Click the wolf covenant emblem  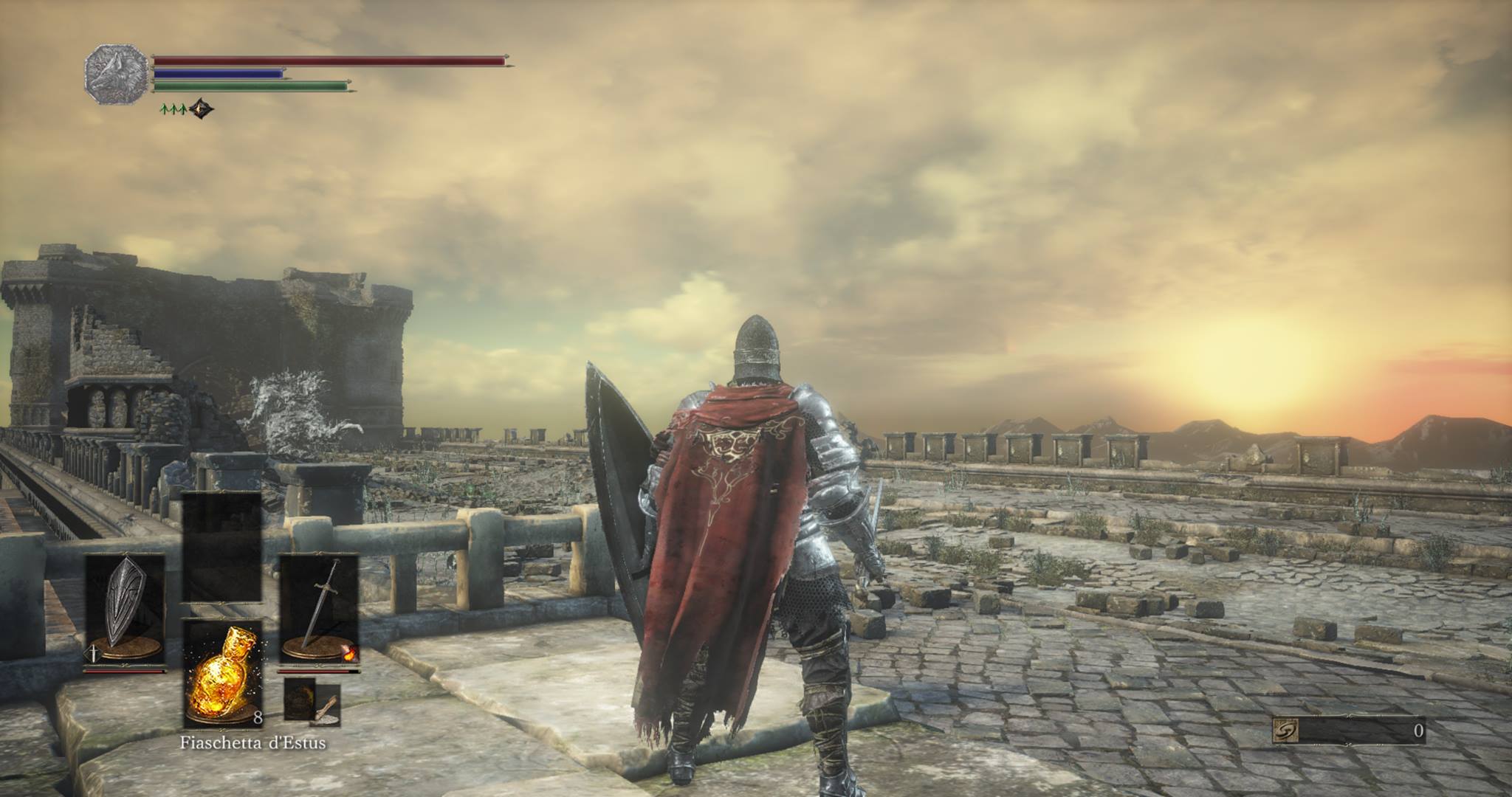point(116,74)
